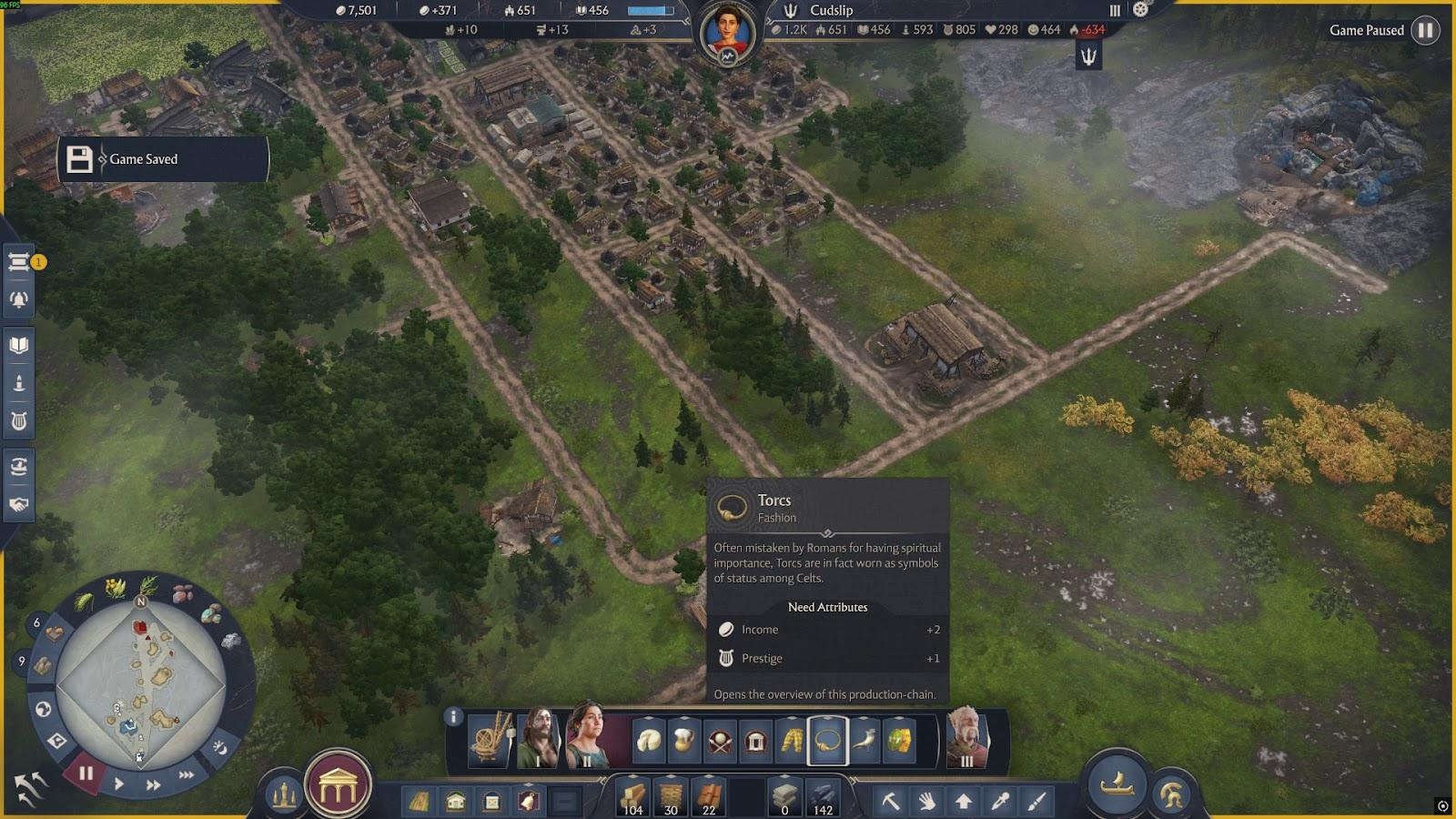Select the cheese need icon
Screen dimensions: 1456x819
tap(649, 741)
